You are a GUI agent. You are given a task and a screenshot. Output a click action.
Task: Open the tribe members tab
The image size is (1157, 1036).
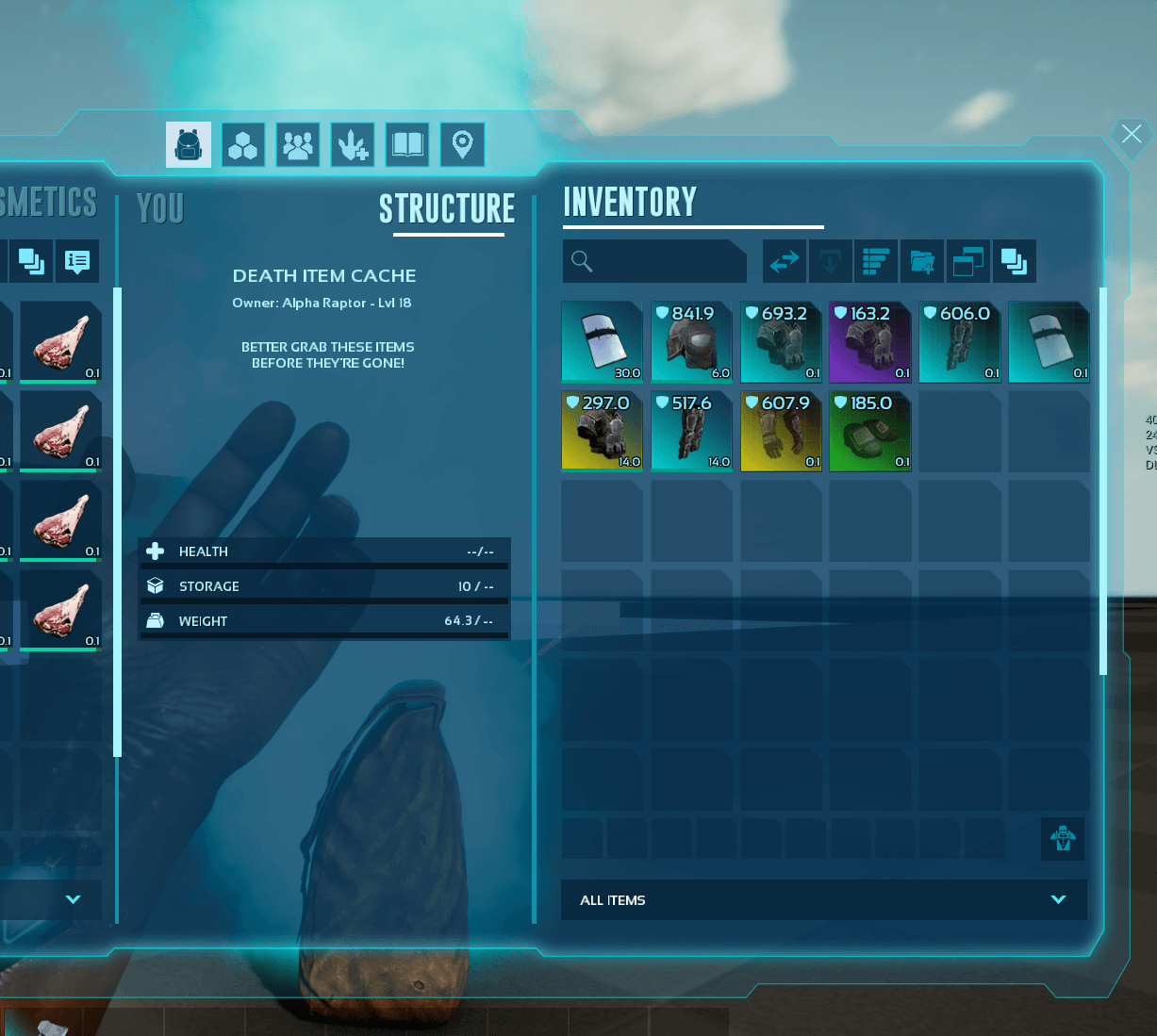298,145
